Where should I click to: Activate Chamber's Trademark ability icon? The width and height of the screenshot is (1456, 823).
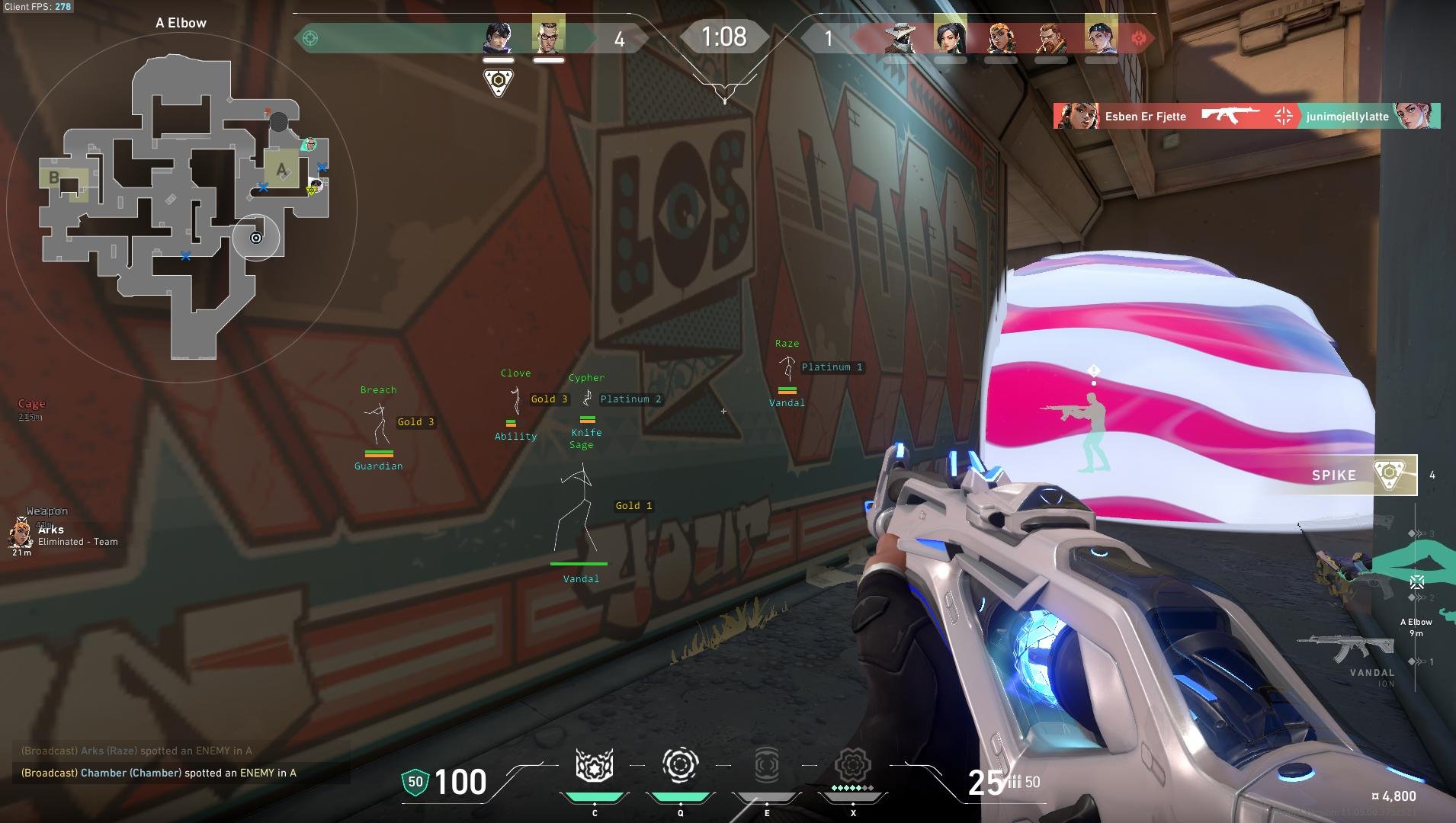coord(595,766)
